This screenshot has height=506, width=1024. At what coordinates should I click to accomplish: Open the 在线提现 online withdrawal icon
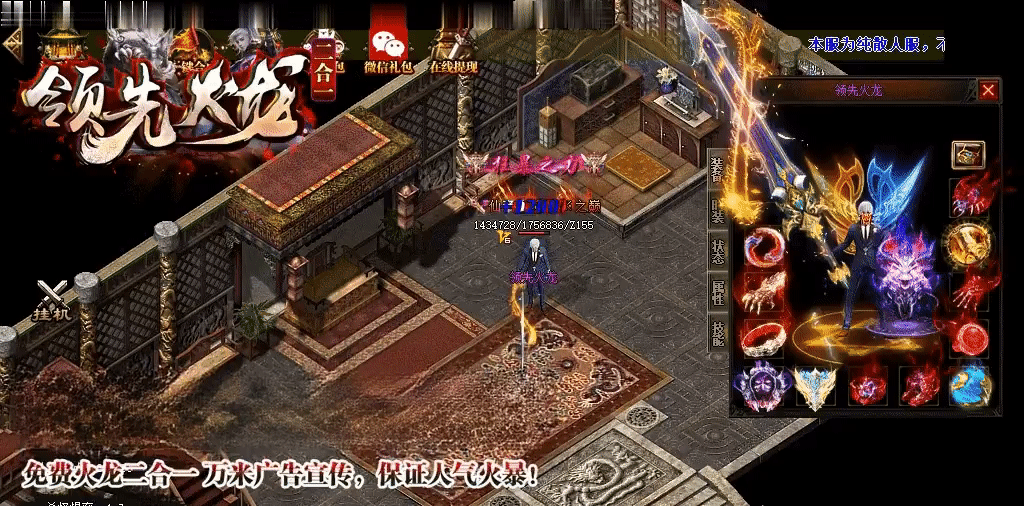(453, 52)
